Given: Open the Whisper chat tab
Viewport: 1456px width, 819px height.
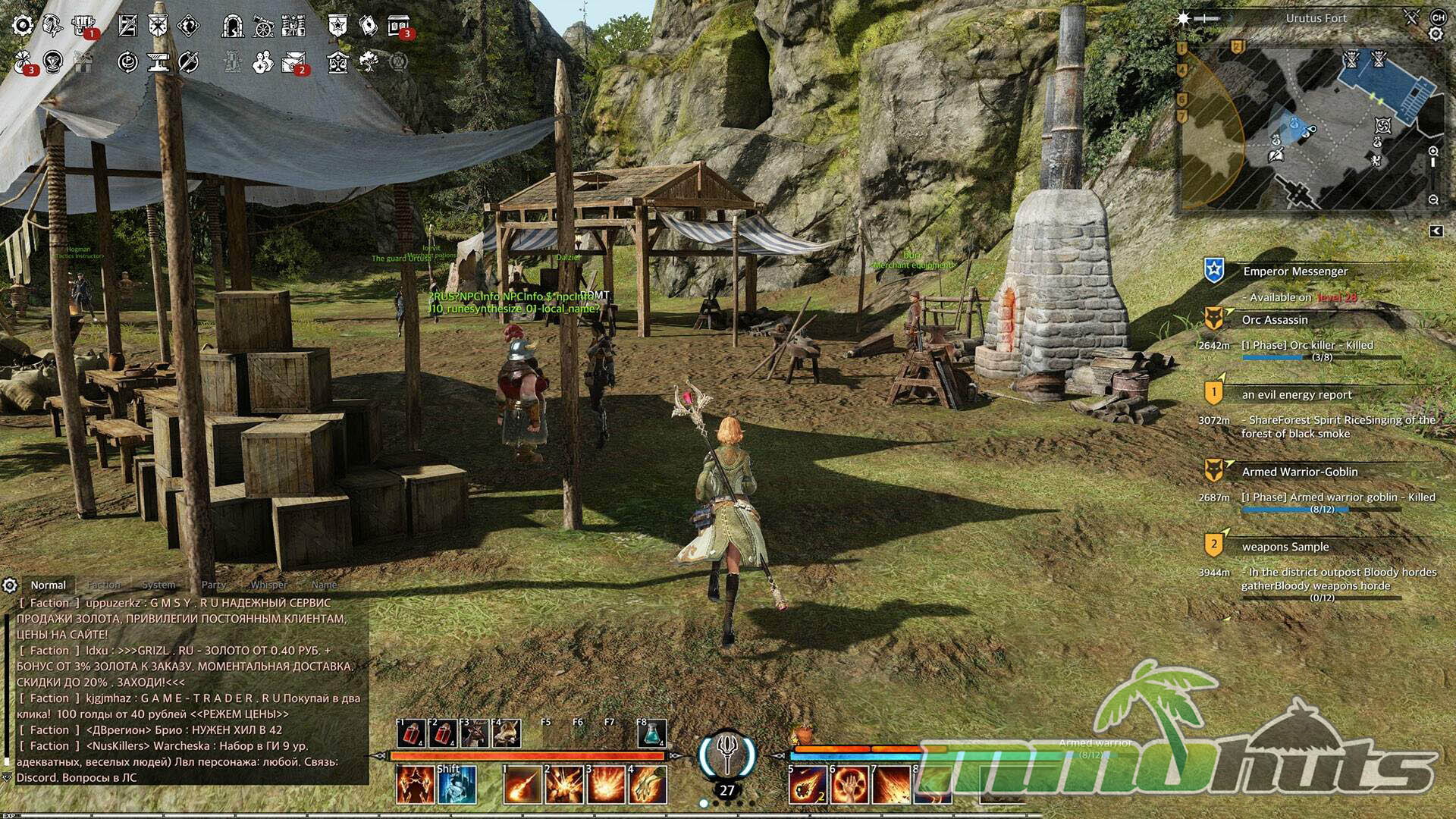Looking at the screenshot, I should [268, 585].
